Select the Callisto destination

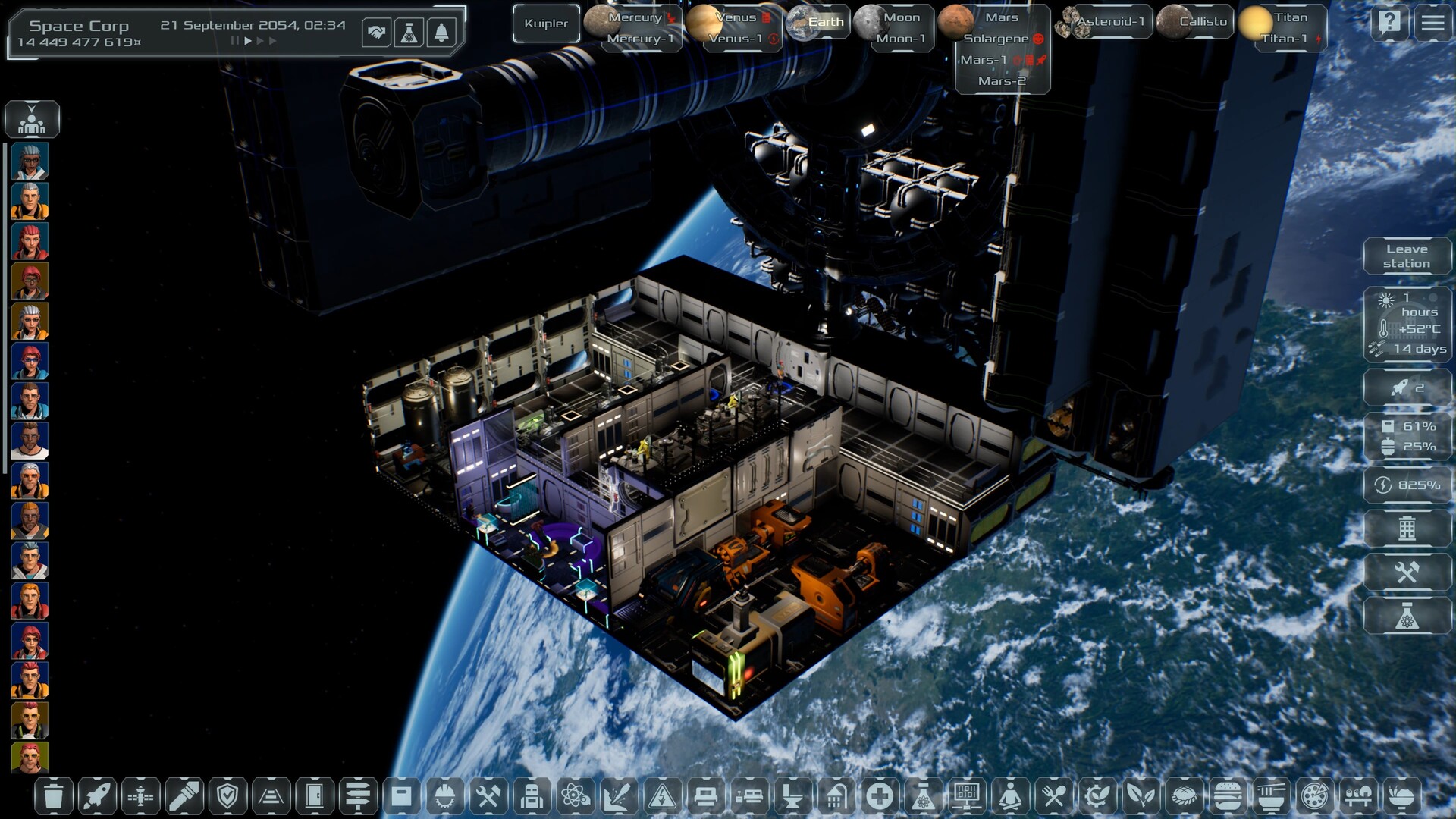1203,22
